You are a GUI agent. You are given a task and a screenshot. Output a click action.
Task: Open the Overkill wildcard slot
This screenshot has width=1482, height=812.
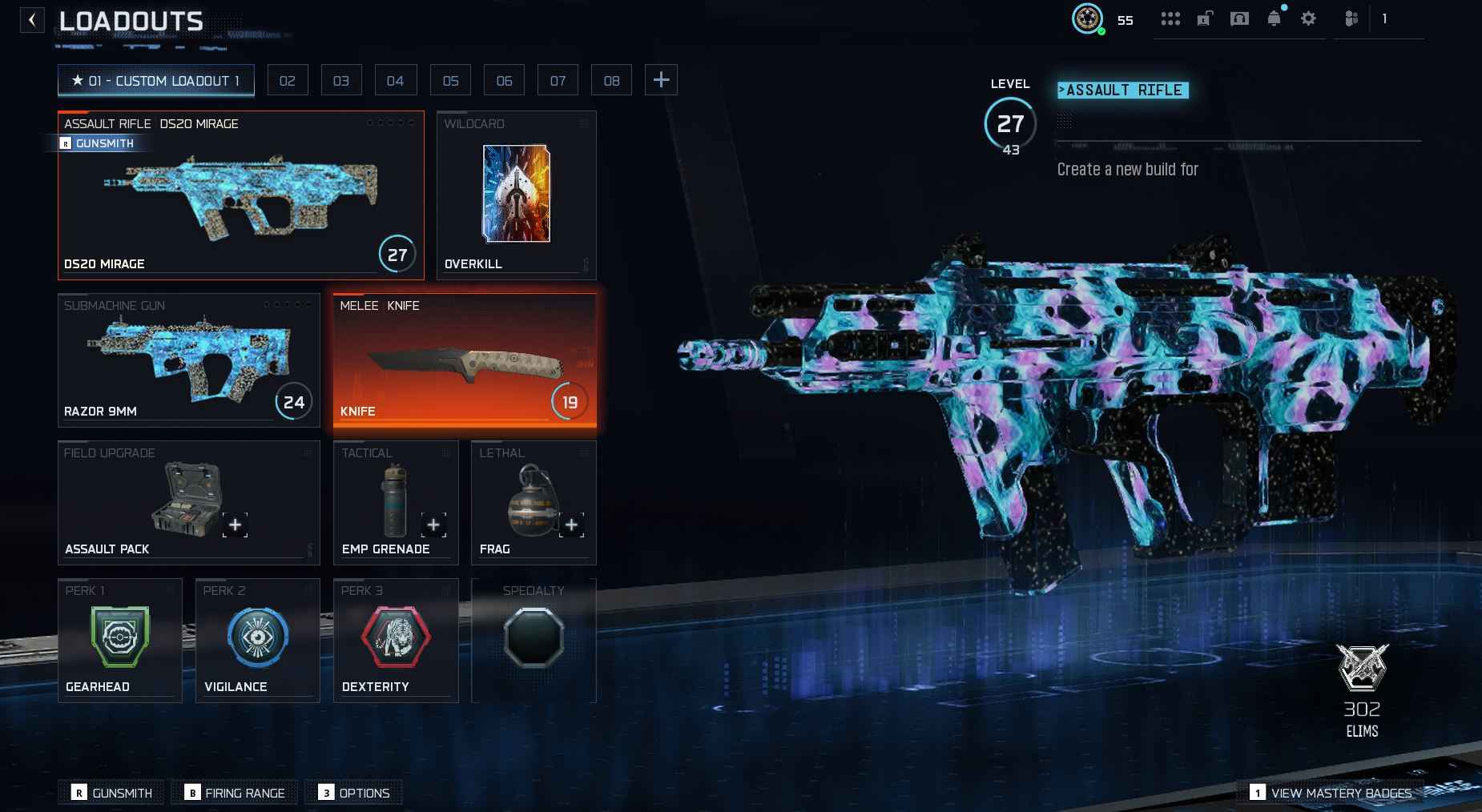(x=516, y=195)
